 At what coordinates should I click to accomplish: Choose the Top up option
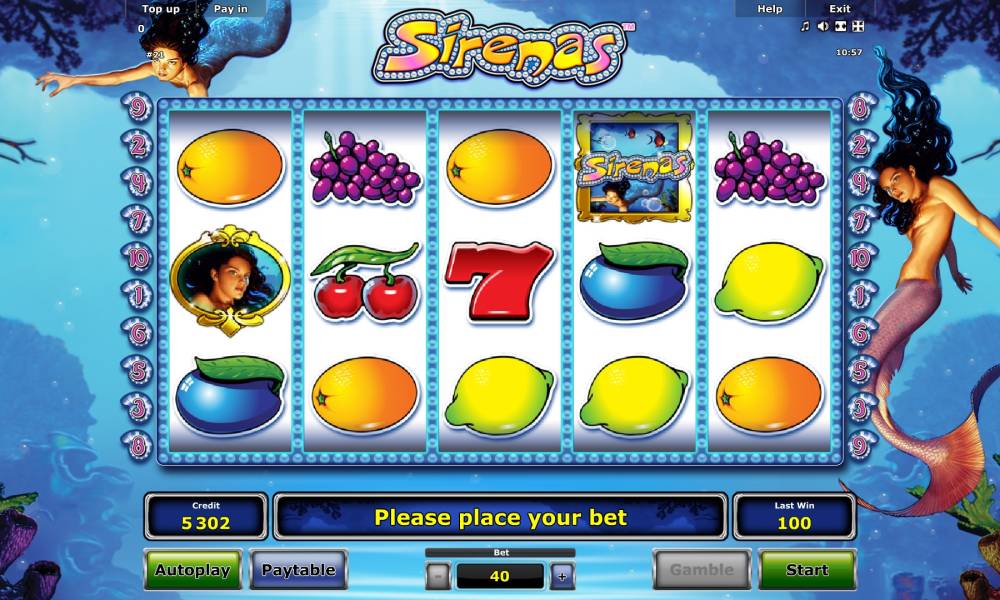pos(161,9)
